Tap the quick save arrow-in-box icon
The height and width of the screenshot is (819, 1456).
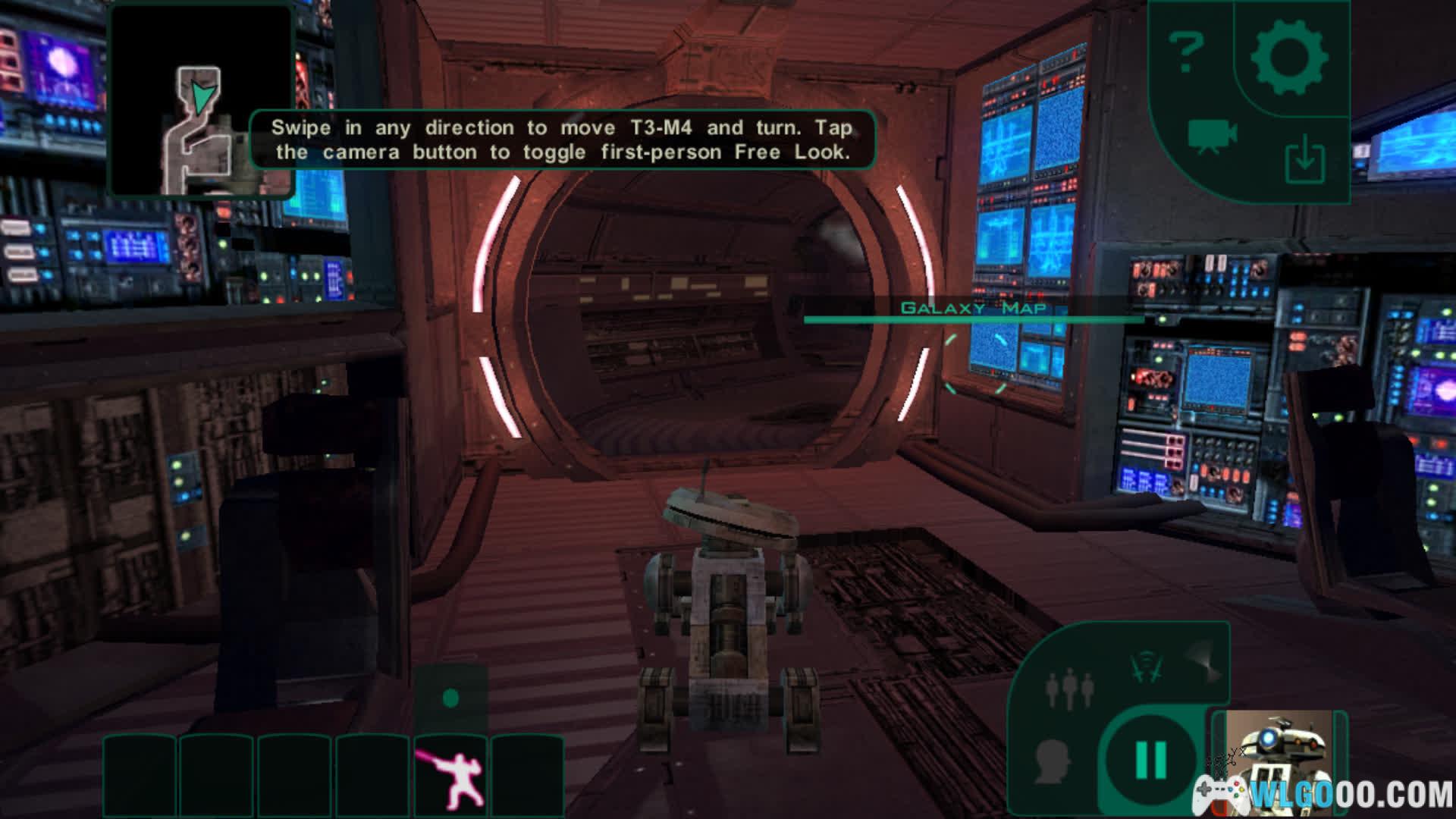pyautogui.click(x=1304, y=161)
